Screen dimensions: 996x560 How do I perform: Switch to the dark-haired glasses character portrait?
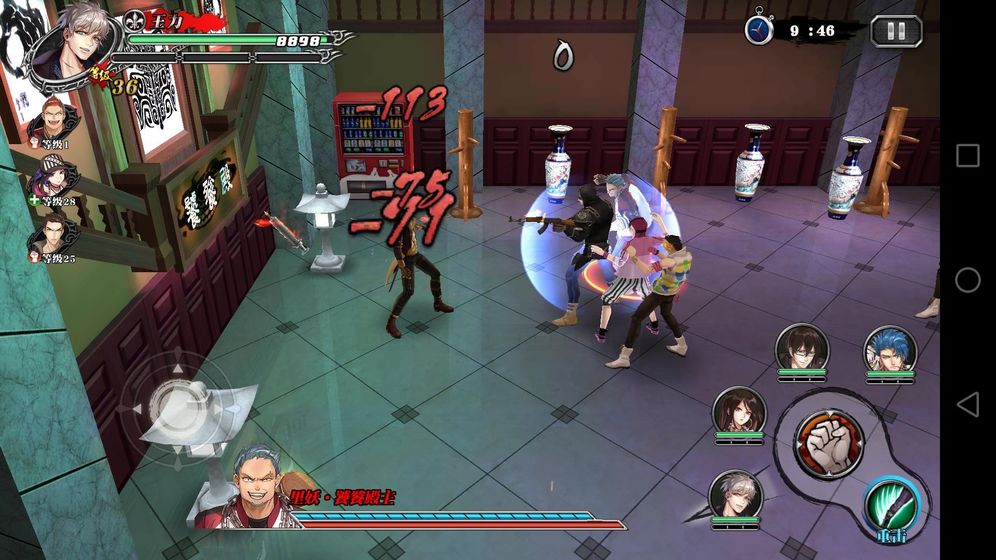[802, 348]
